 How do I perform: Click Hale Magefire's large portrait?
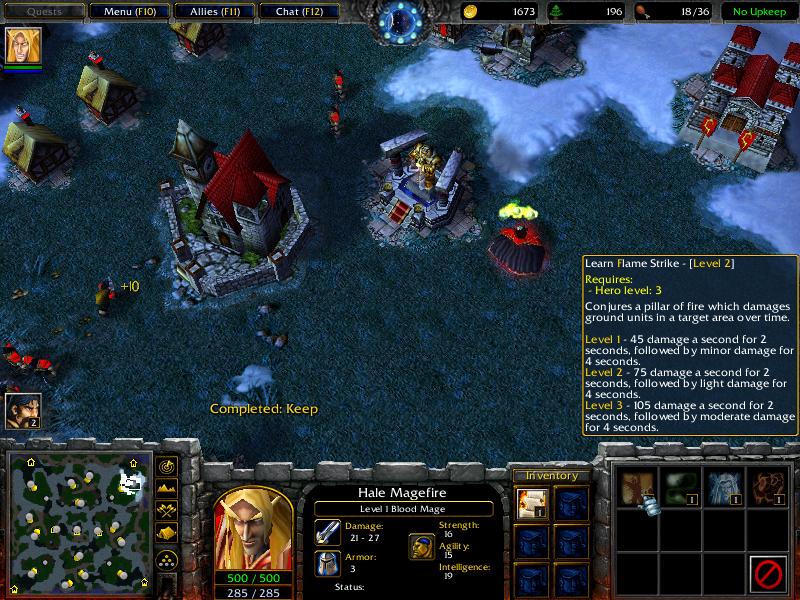click(253, 515)
